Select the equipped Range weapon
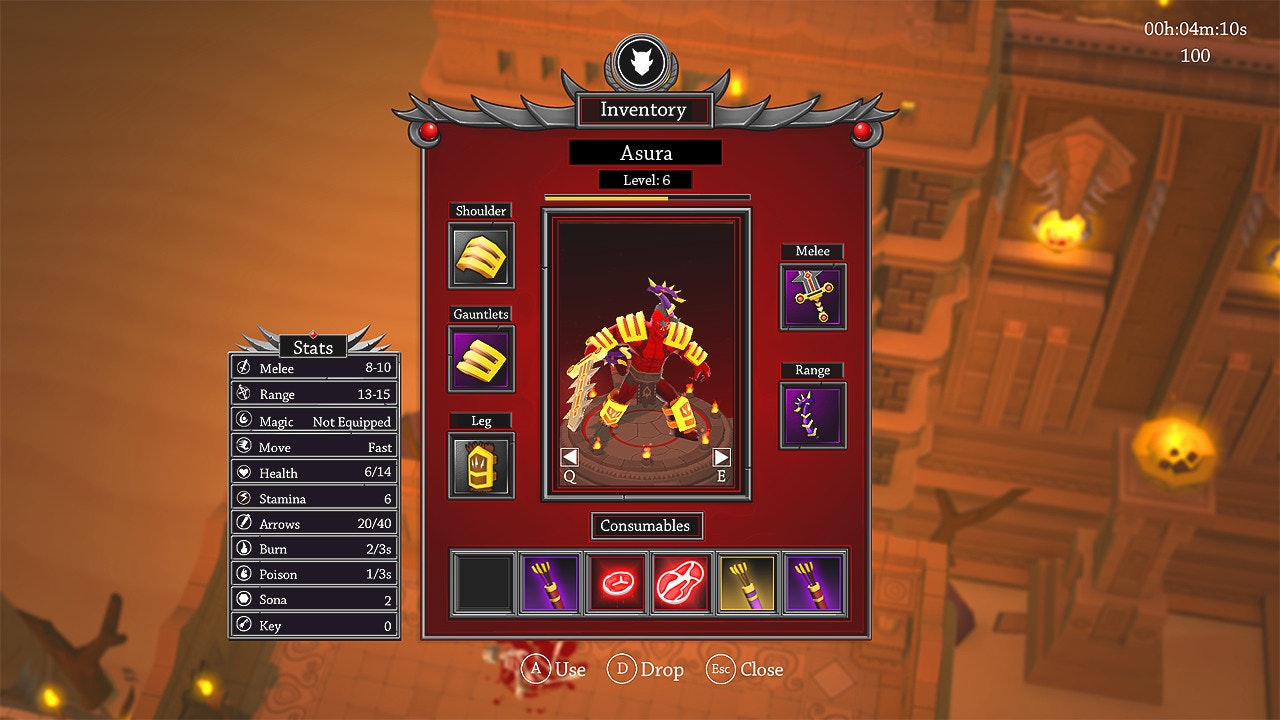1280x720 pixels. (812, 413)
